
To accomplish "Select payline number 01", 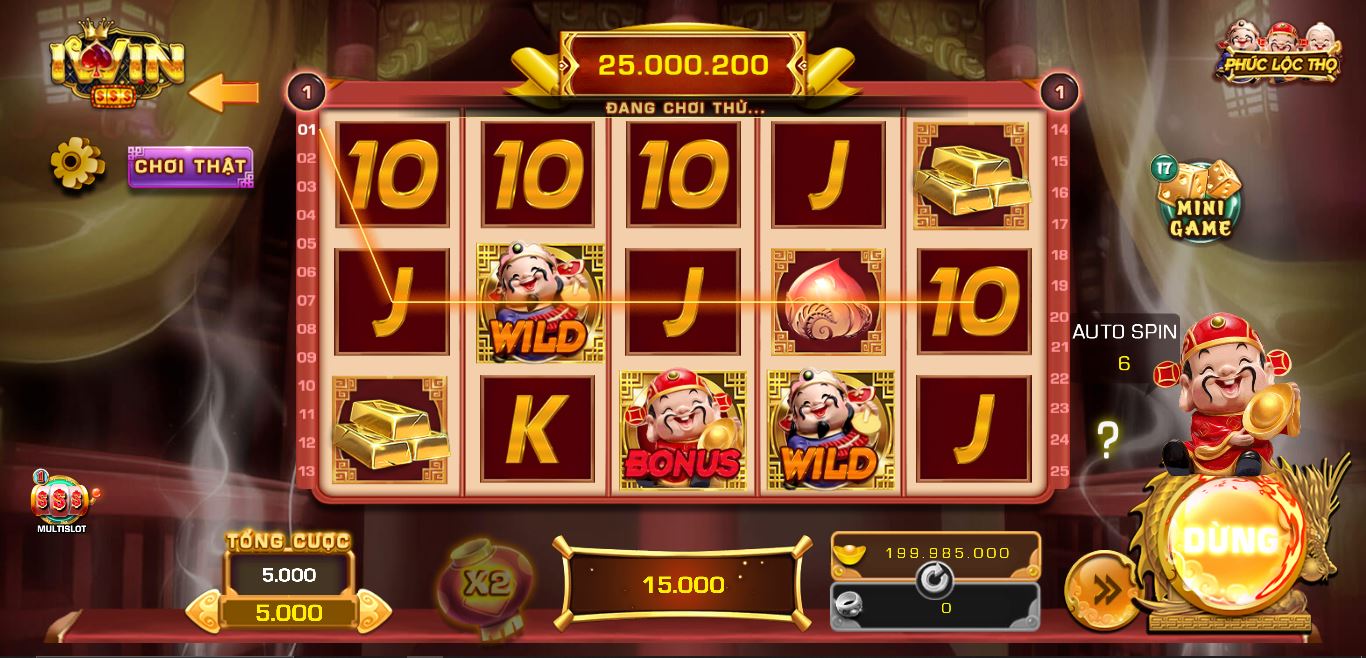I will (x=306, y=129).
